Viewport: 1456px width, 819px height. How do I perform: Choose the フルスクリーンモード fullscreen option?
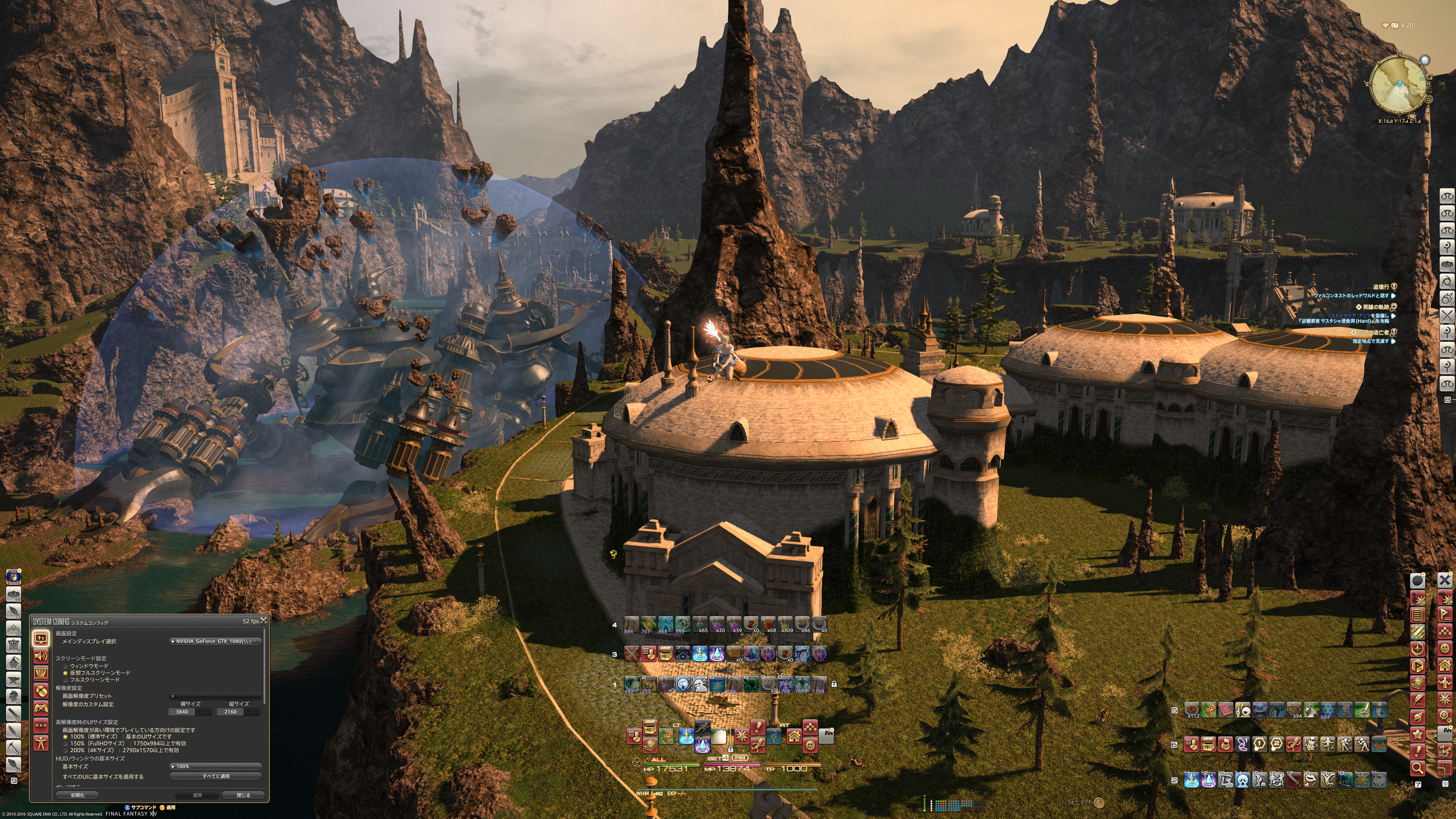(66, 679)
